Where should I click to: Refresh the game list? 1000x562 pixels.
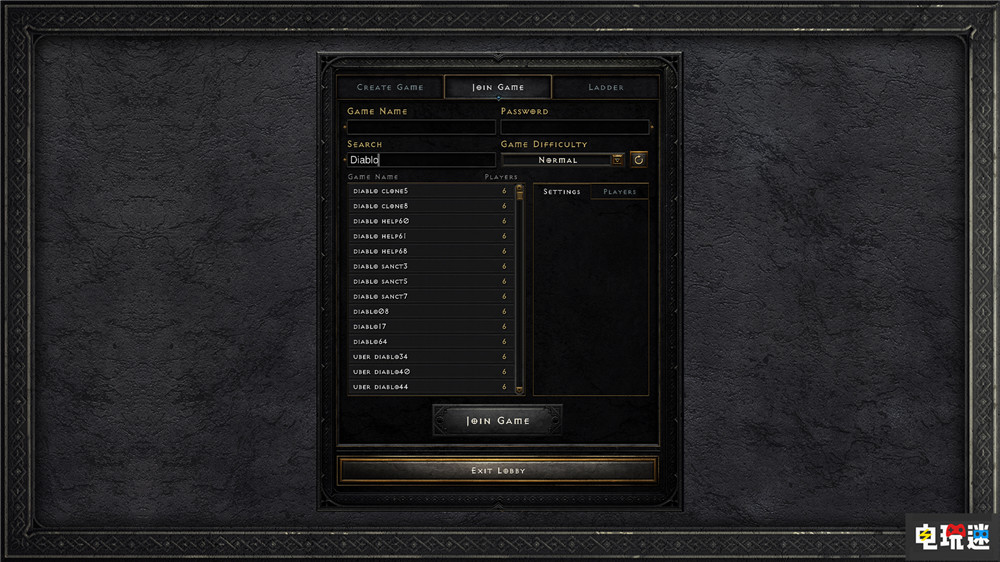639,159
